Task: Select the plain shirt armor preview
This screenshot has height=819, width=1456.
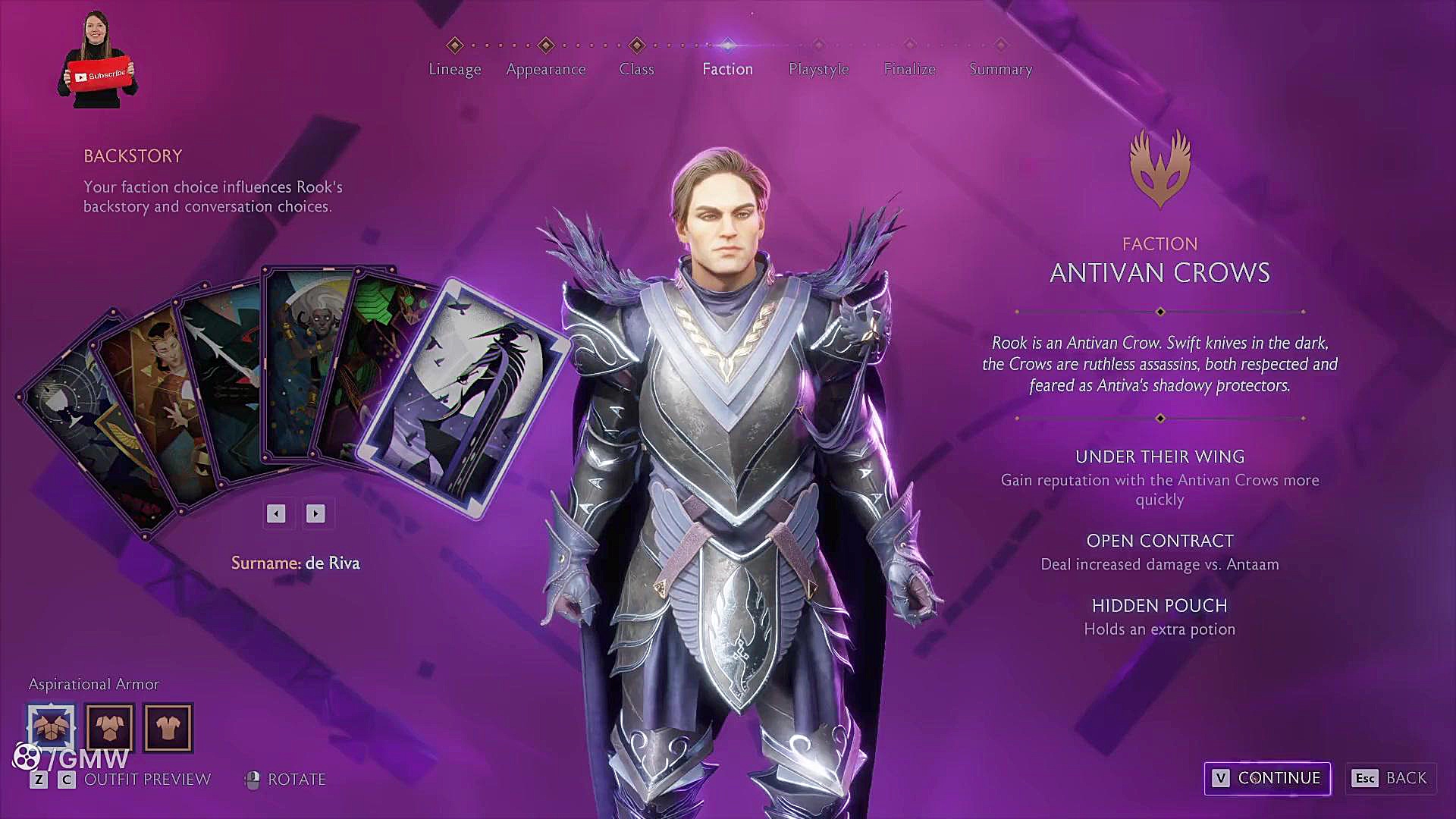Action: tap(168, 727)
